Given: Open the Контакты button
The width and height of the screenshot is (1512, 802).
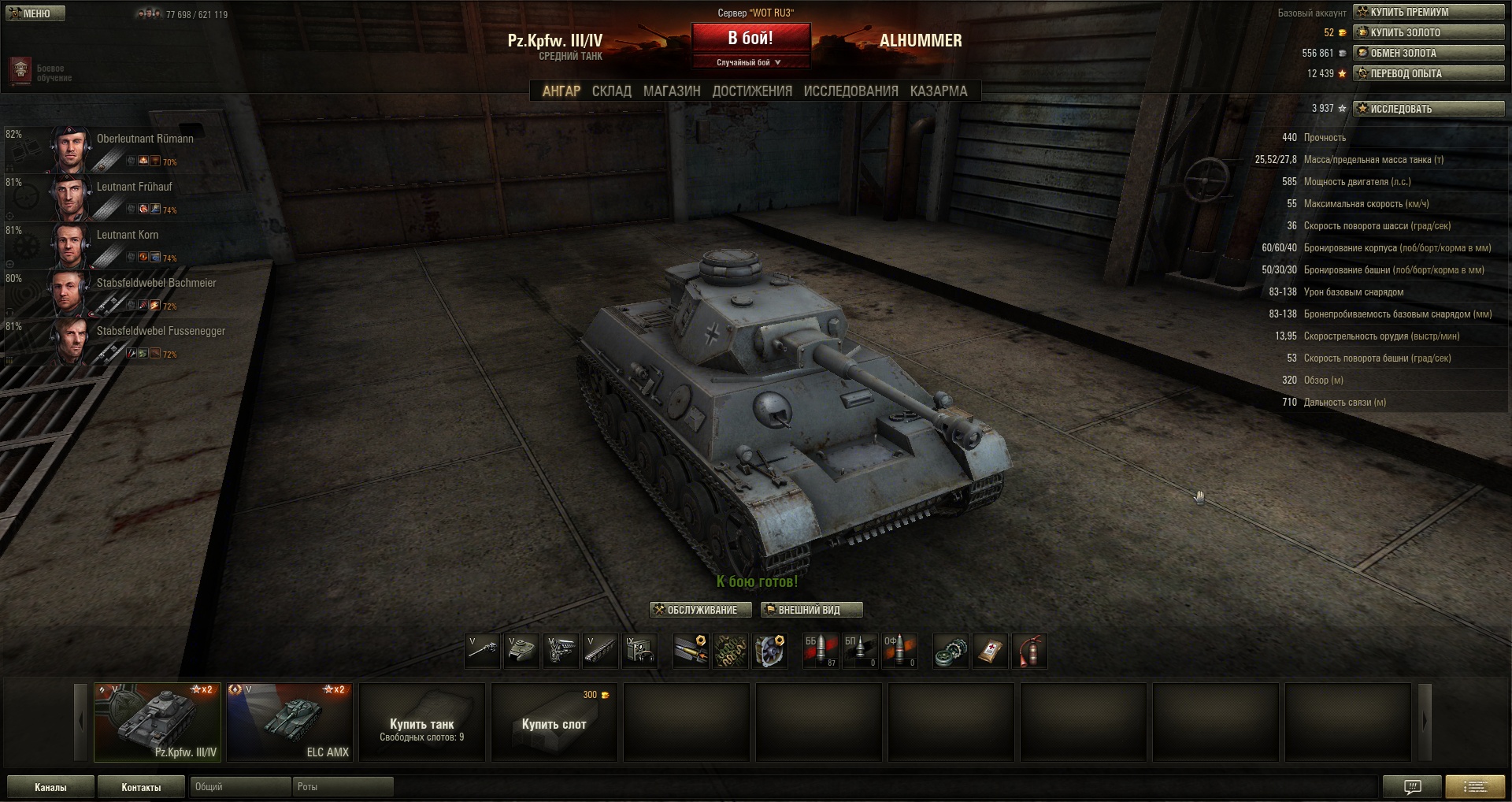Looking at the screenshot, I should click(141, 787).
